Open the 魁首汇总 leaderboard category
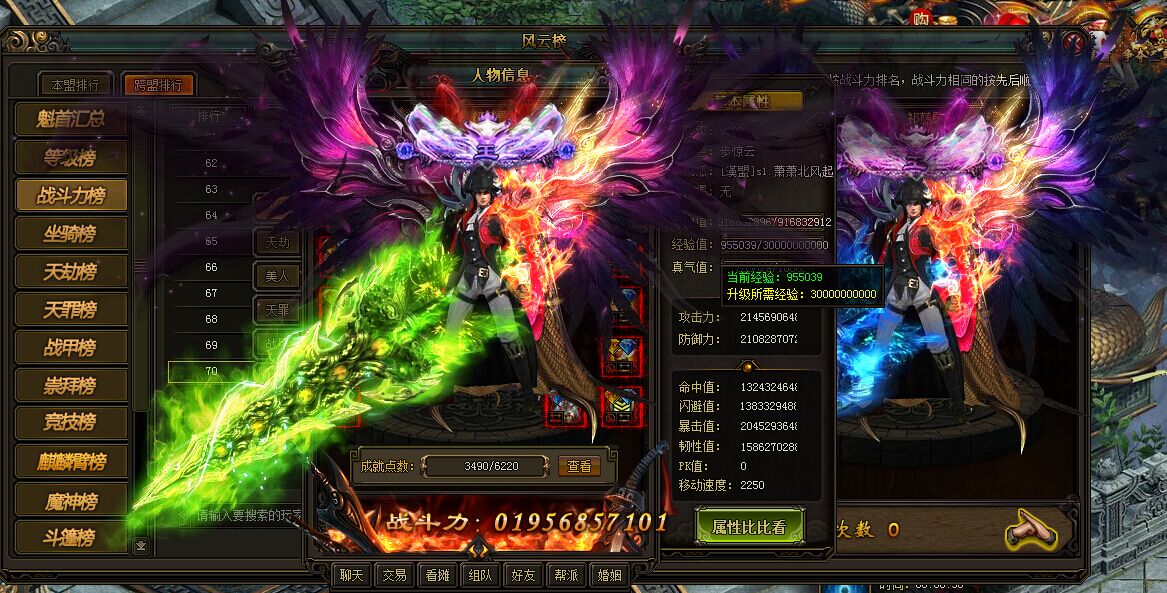 coord(72,119)
